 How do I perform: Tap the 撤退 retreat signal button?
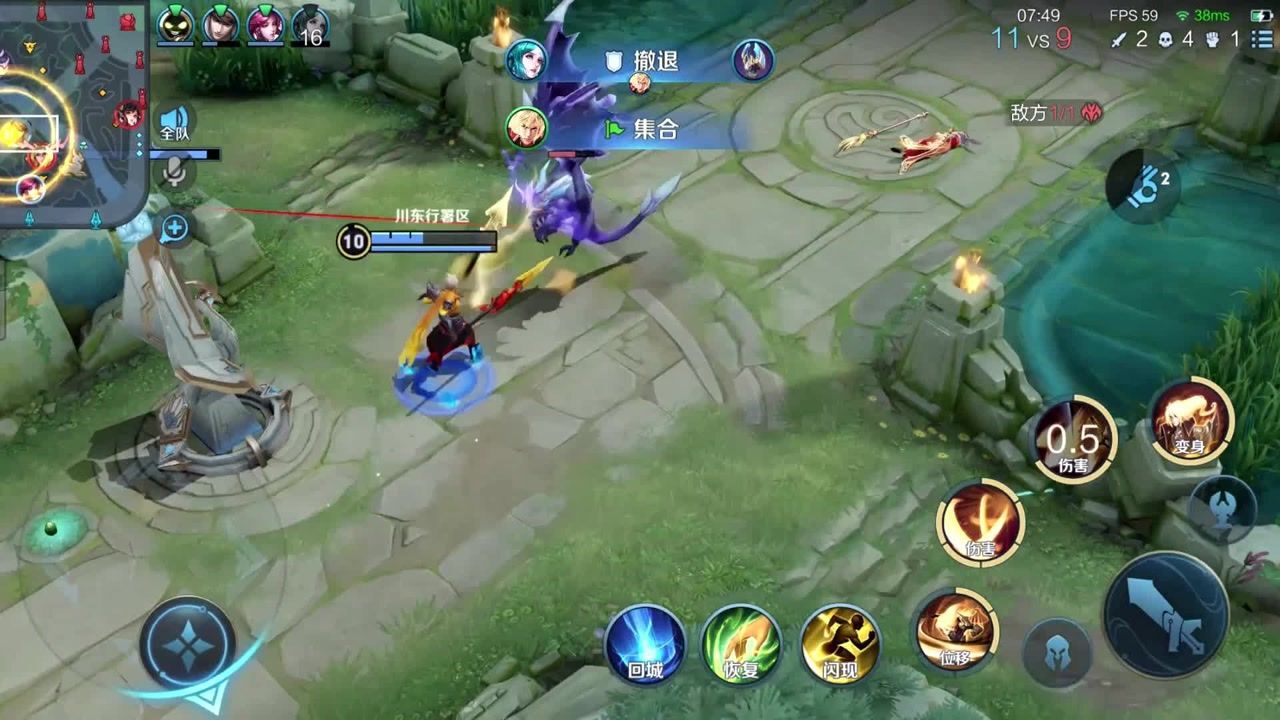click(x=641, y=61)
